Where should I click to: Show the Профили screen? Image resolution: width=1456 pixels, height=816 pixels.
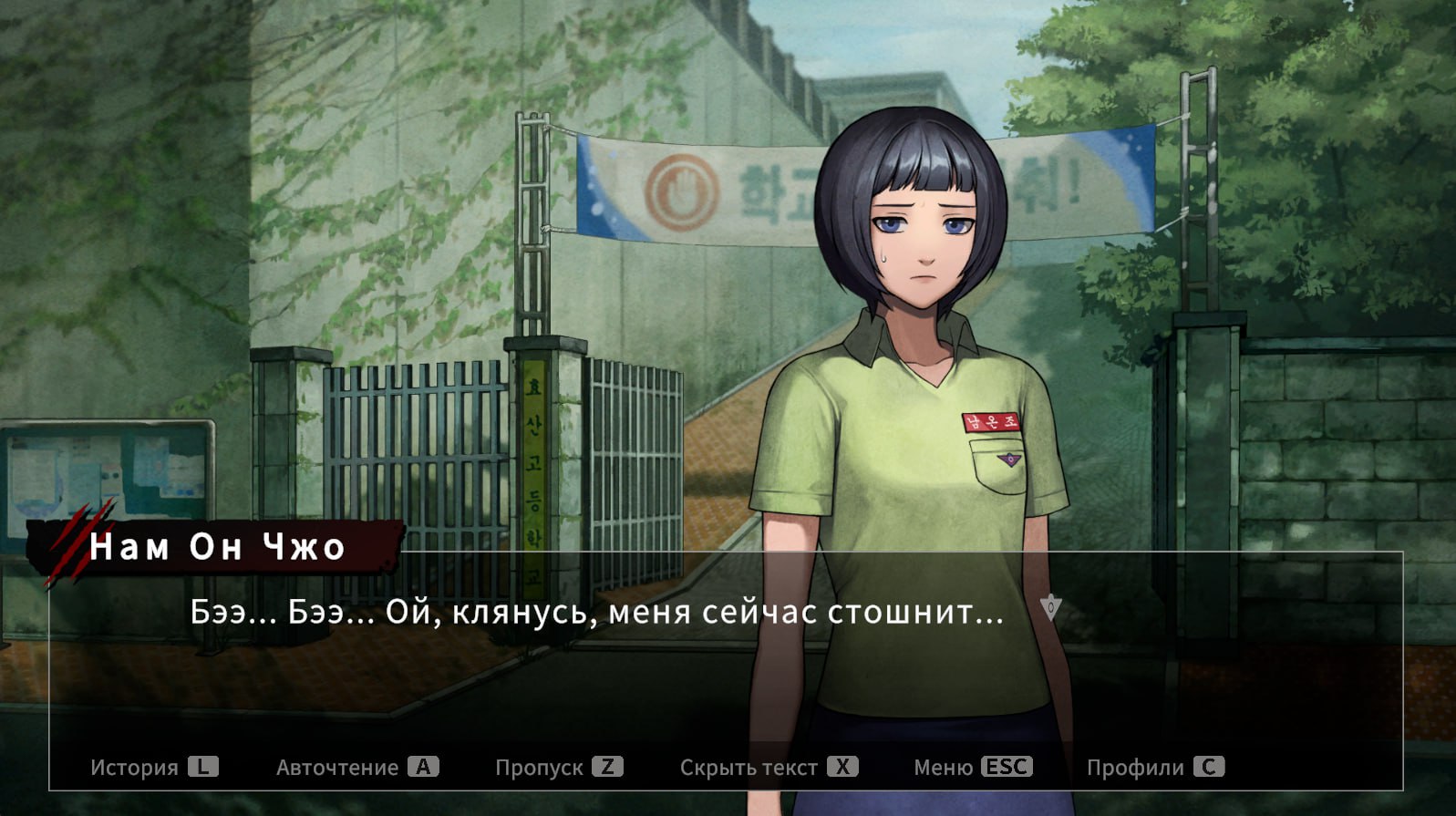[x=1154, y=767]
